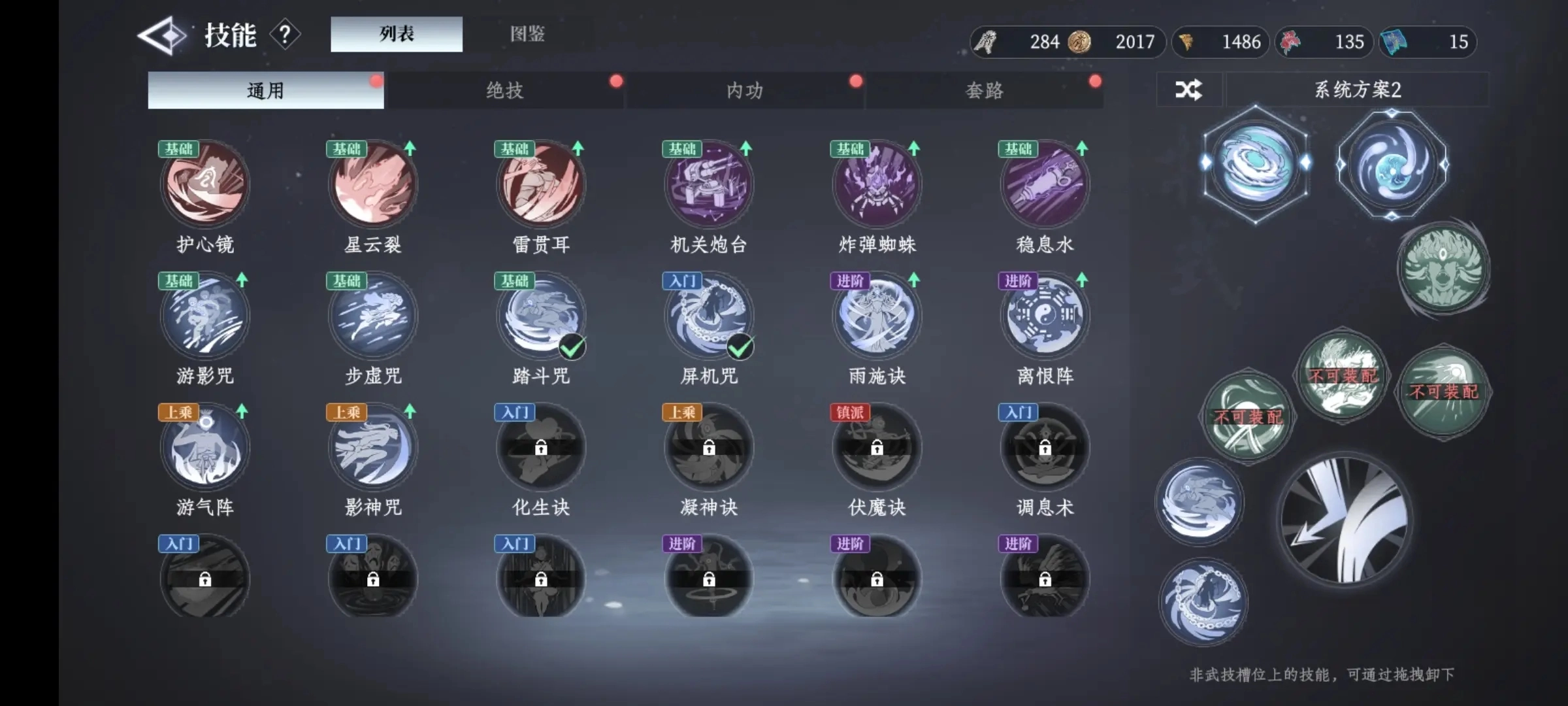Open the 星云裂 skill
This screenshot has width=1568, height=706.
click(x=372, y=185)
